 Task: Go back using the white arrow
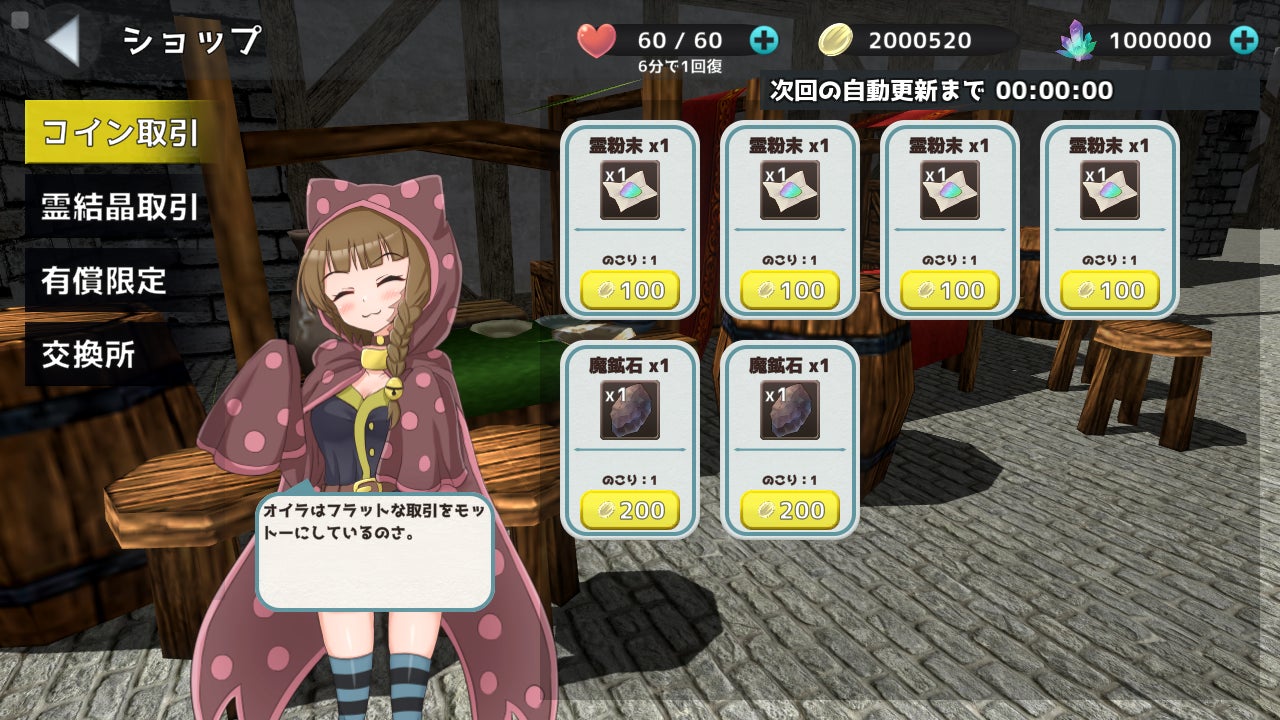62,41
